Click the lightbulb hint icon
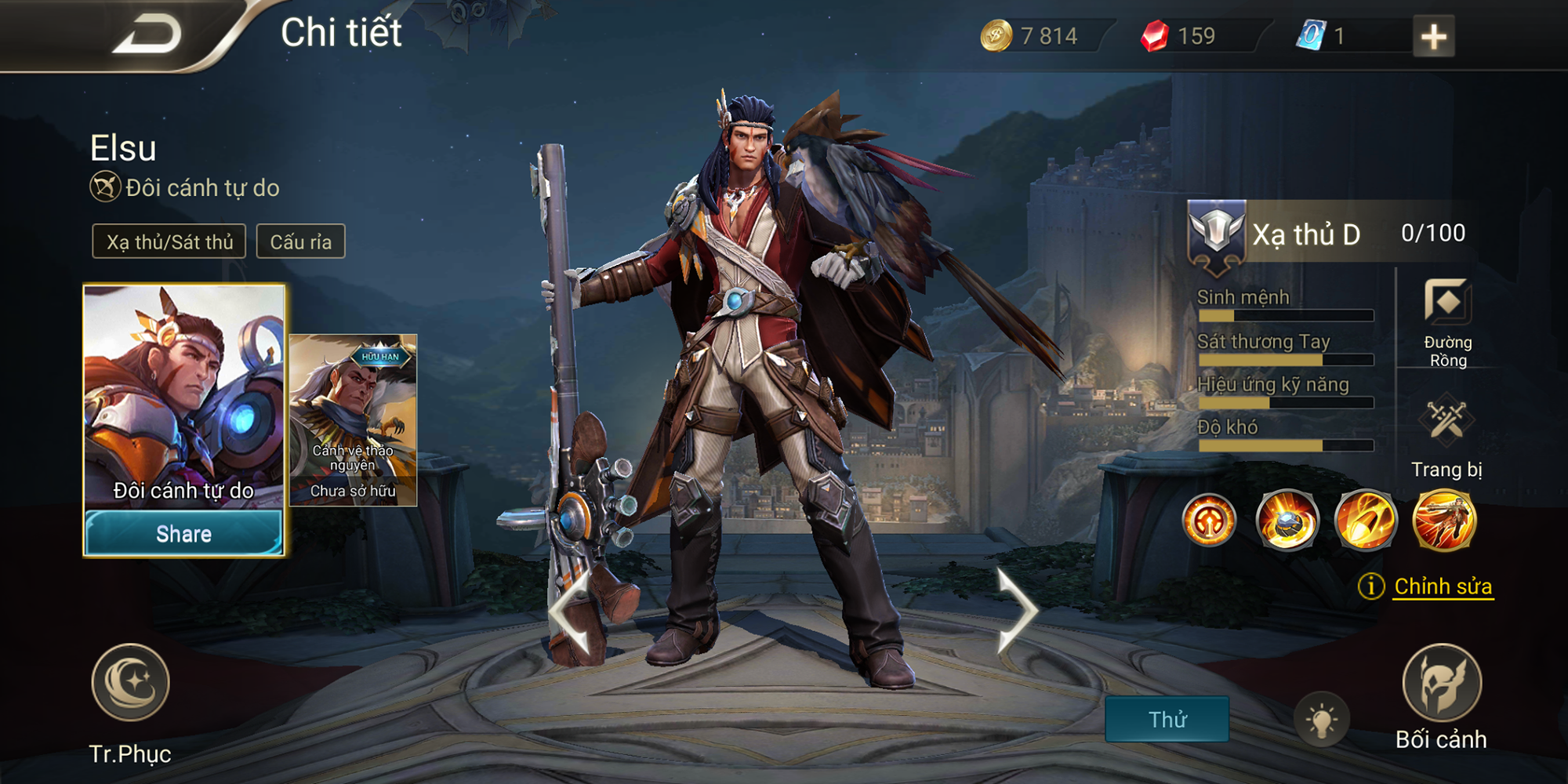Viewport: 1568px width, 784px height. pyautogui.click(x=1322, y=719)
